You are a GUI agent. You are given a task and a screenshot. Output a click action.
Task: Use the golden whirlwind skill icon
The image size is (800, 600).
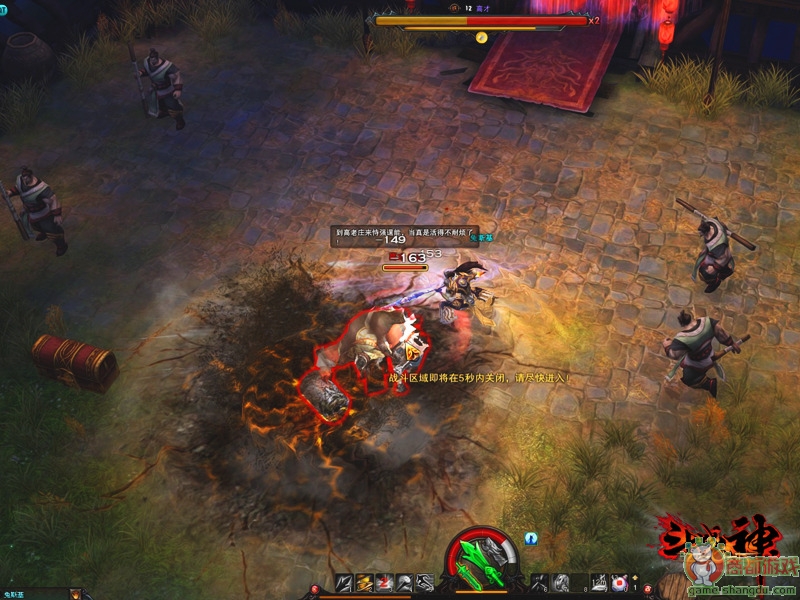(363, 582)
